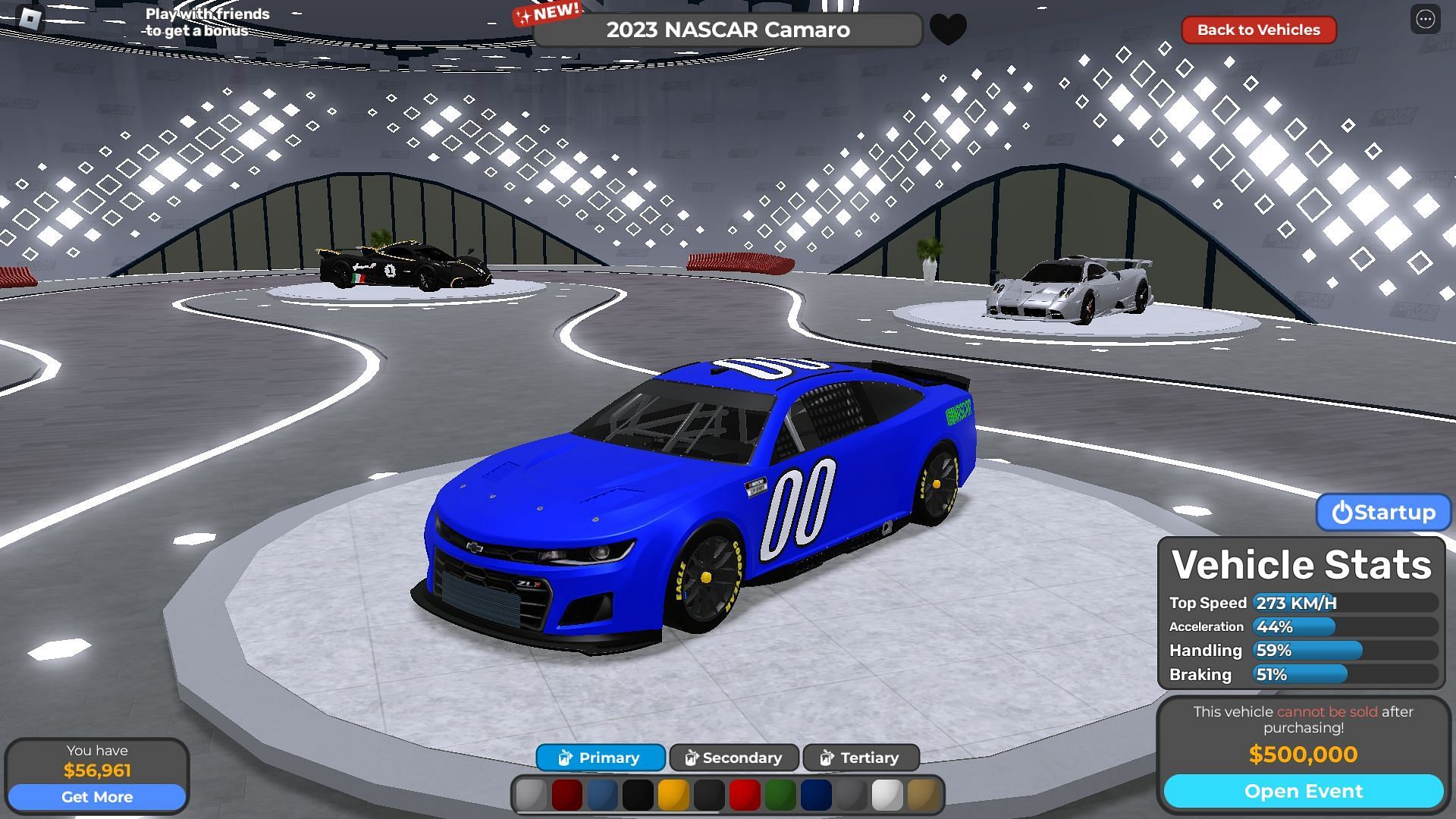Open the Tertiary paint tab

(x=861, y=758)
